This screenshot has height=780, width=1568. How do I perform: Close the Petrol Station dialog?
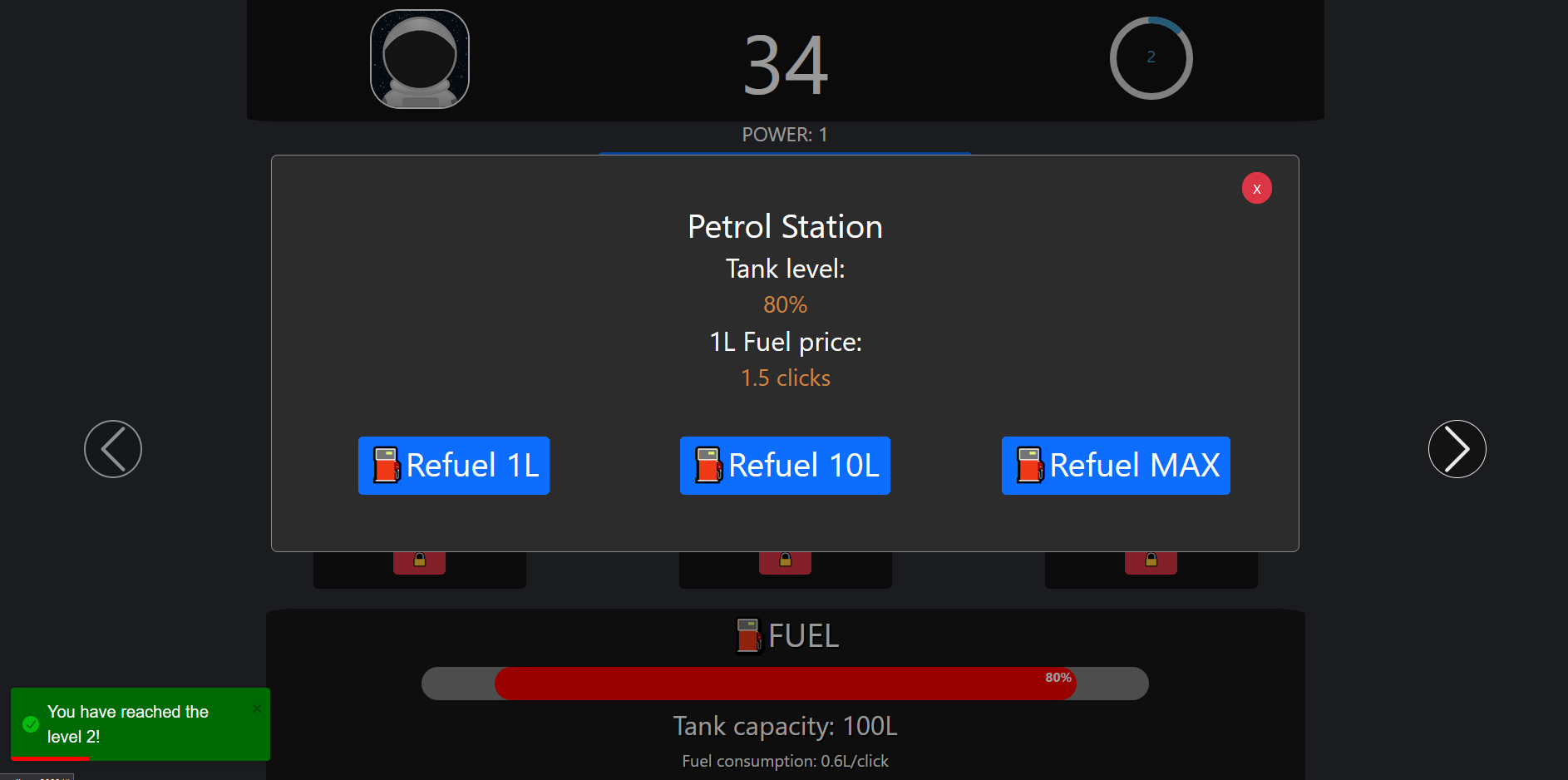point(1256,189)
